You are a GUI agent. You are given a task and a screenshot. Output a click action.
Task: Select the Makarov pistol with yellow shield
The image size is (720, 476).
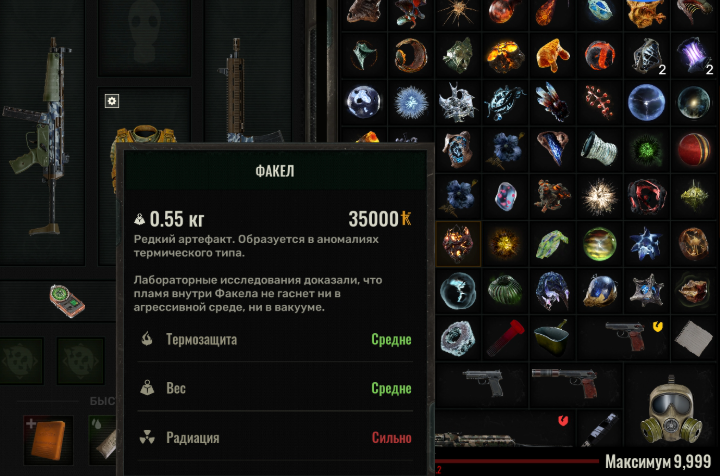pos(641,338)
